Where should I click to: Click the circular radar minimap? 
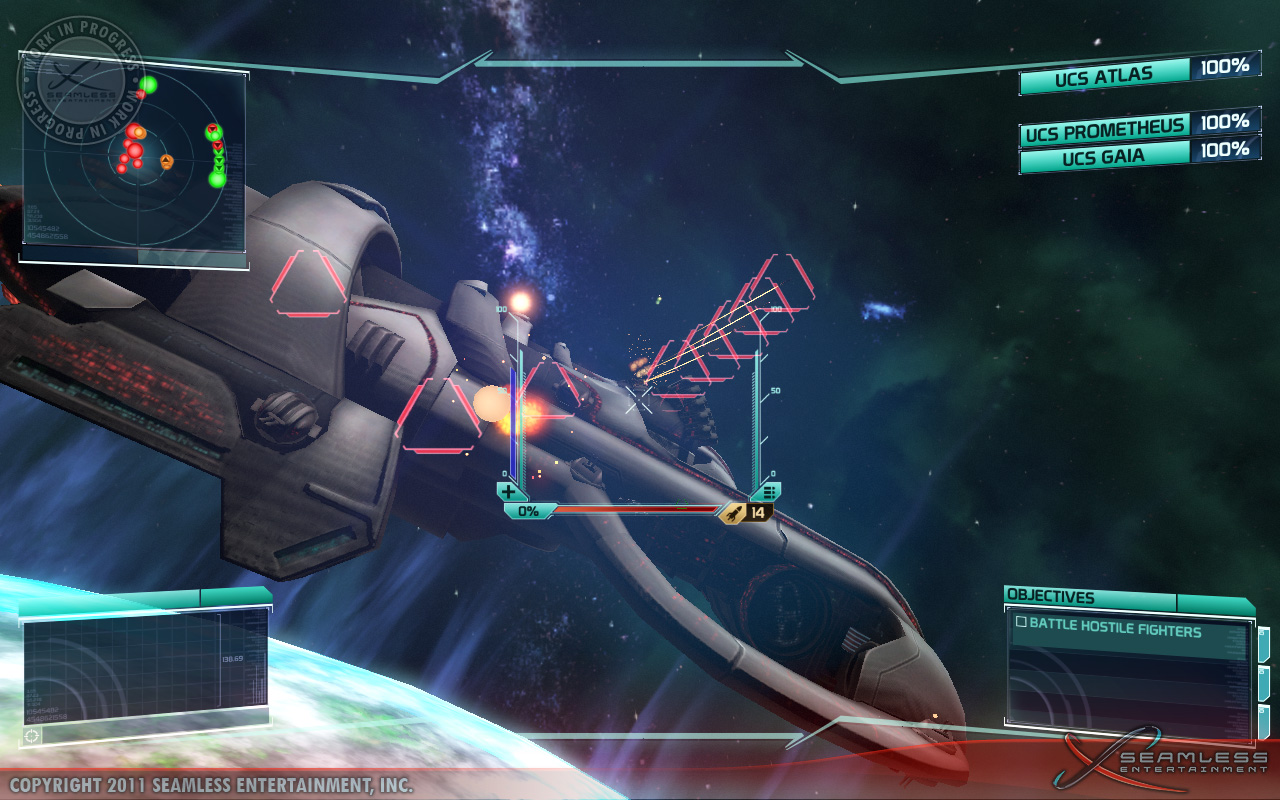pos(133,165)
